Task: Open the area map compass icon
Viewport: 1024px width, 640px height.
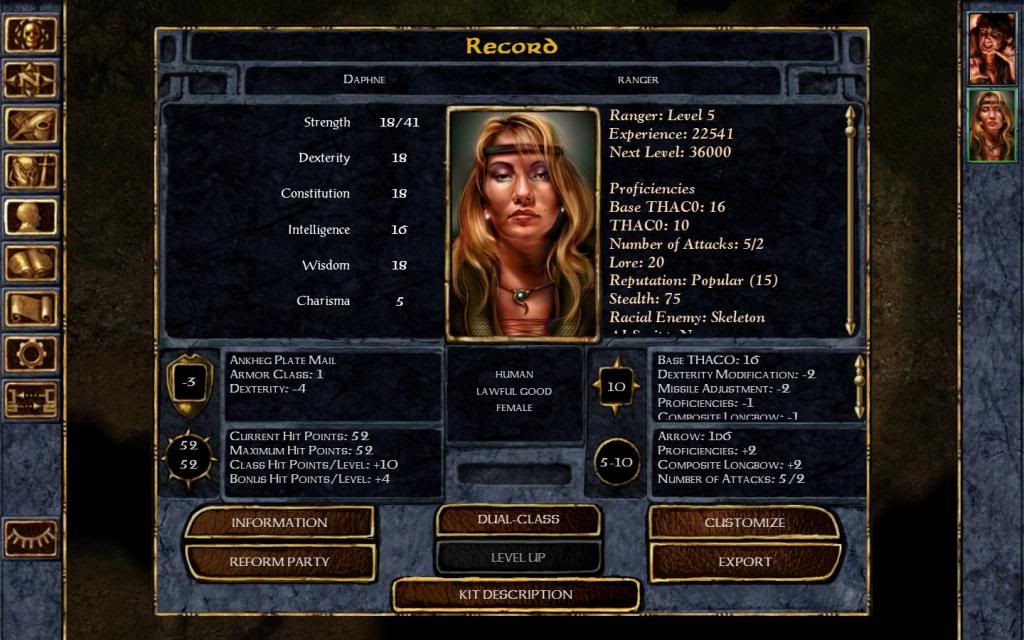Action: pos(31,80)
